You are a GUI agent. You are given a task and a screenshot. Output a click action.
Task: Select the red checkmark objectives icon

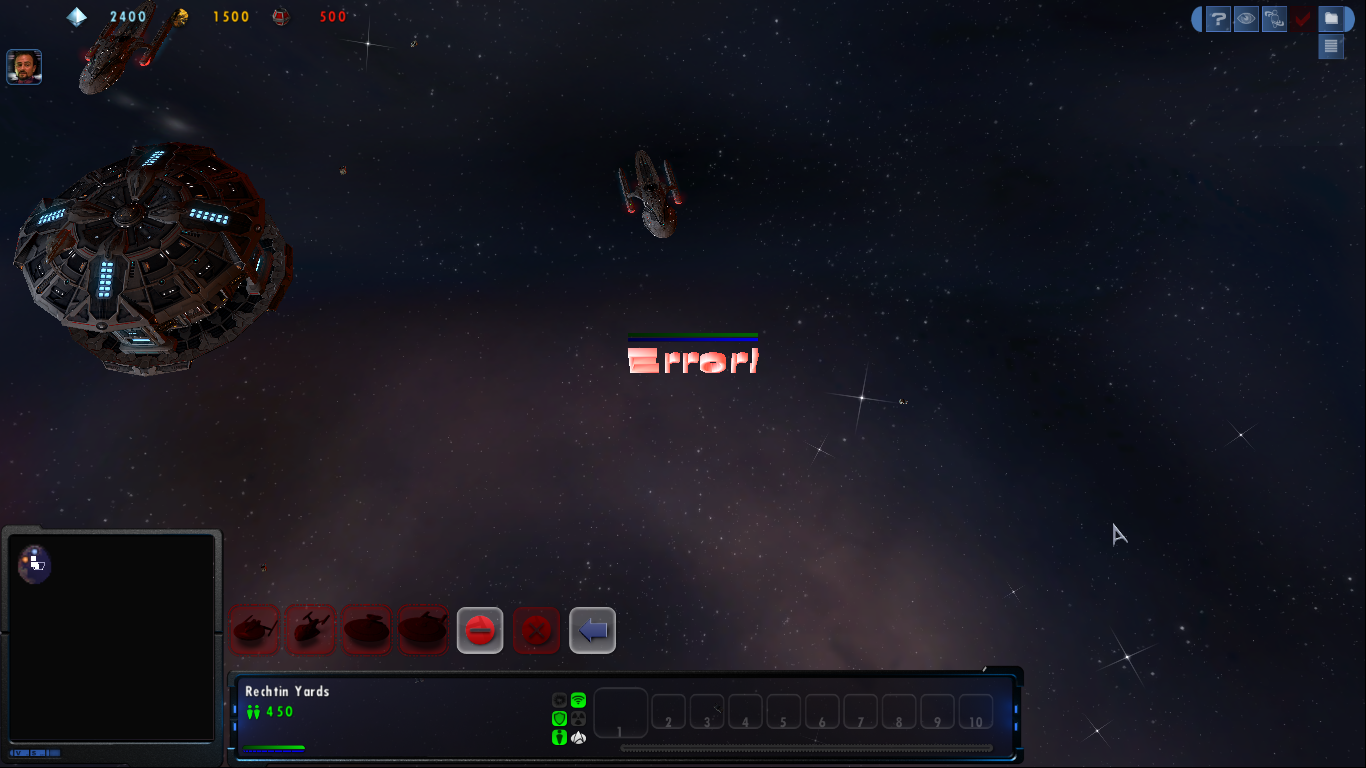[1302, 19]
